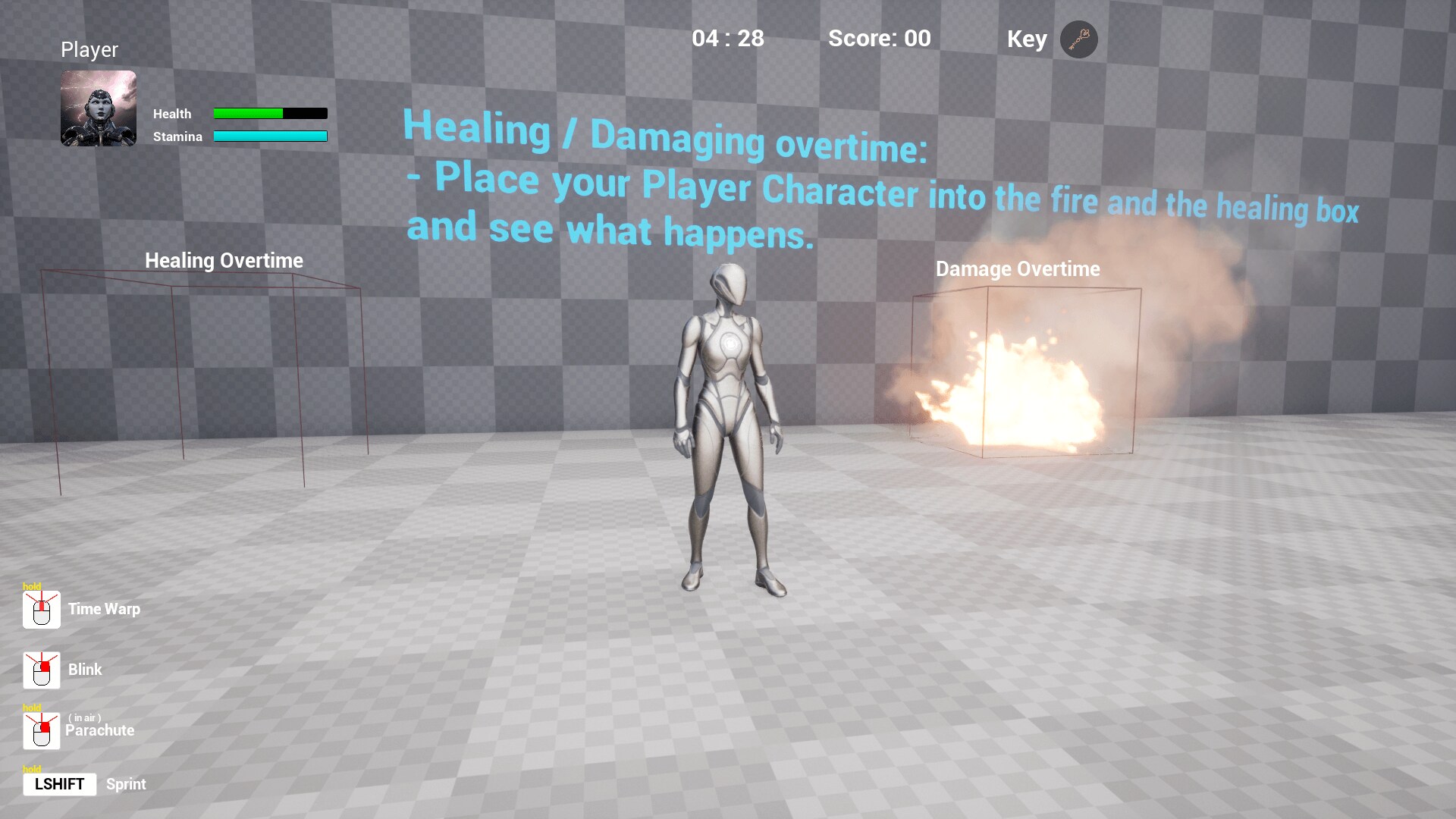This screenshot has height=819, width=1456.
Task: Click the Parachute ability icon
Action: point(42,730)
